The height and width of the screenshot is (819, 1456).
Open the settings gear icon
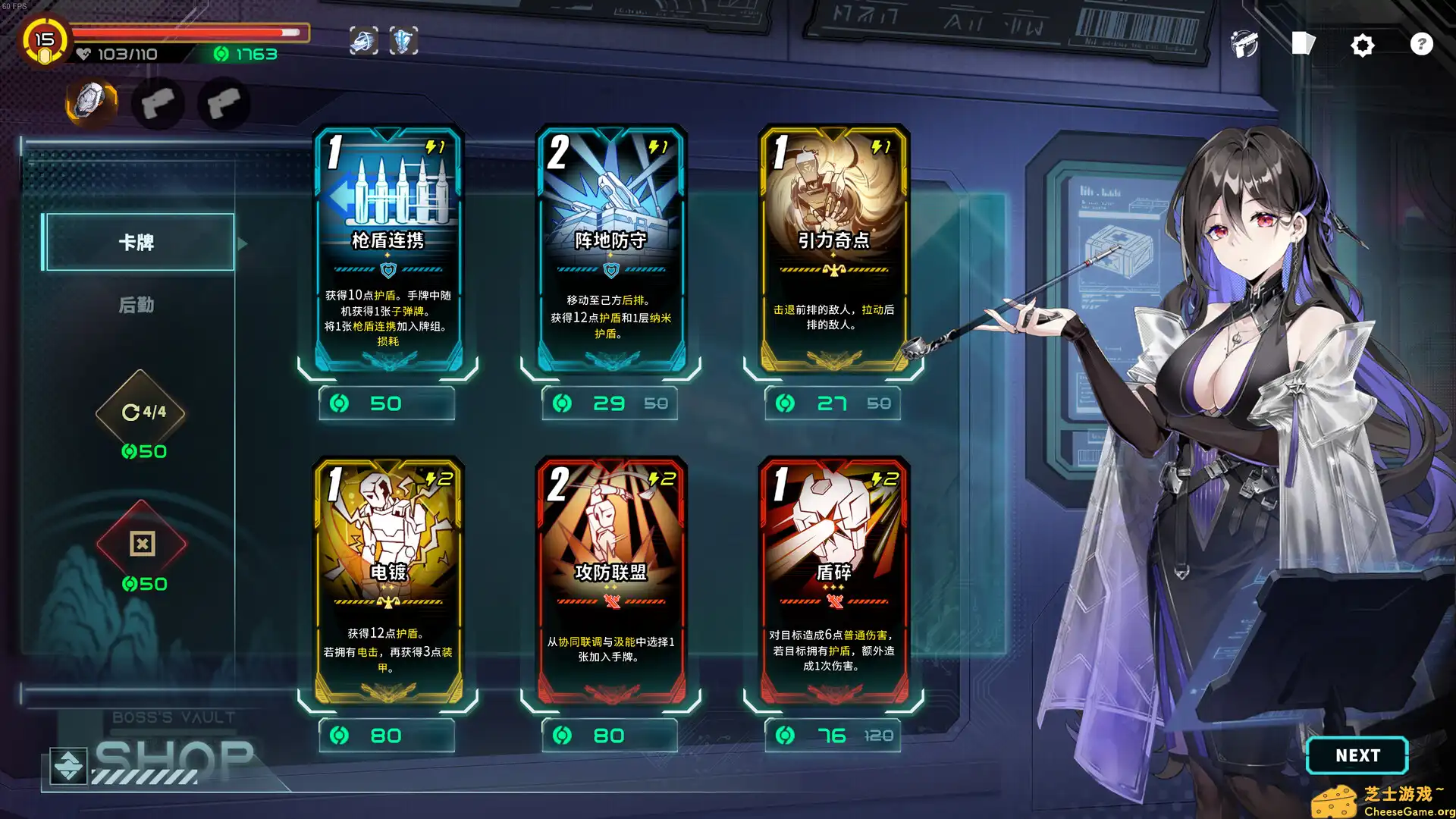[x=1363, y=45]
